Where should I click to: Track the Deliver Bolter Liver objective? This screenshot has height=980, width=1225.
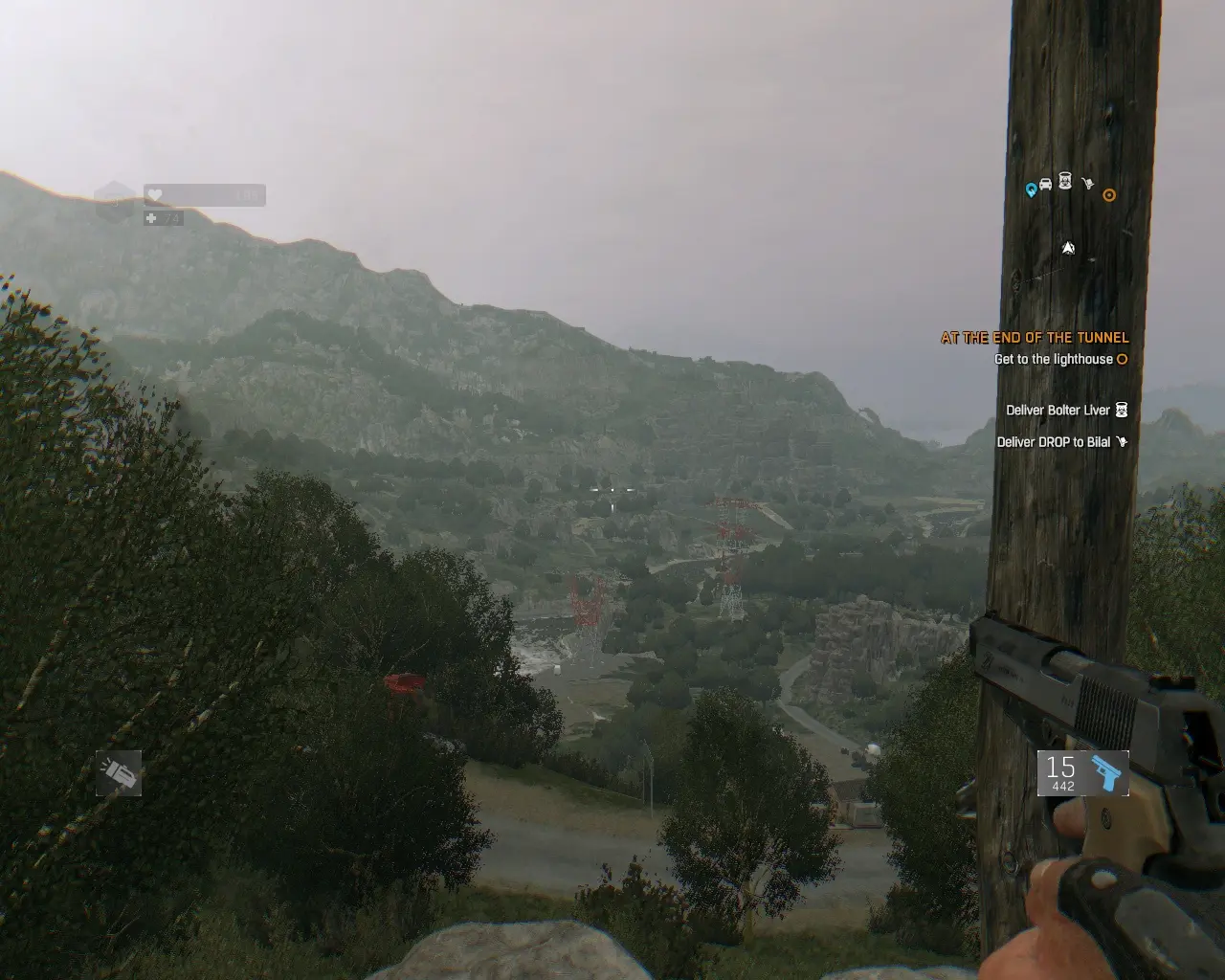(1058, 411)
